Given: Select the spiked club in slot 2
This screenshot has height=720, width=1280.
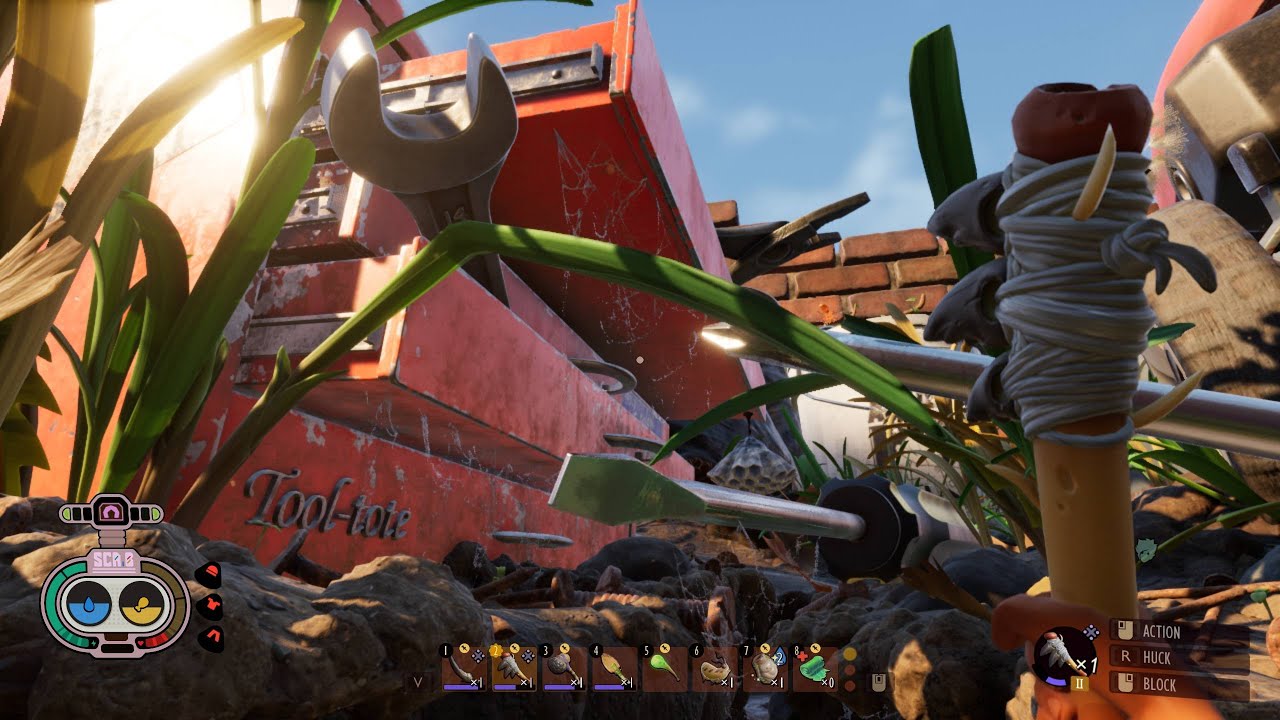Looking at the screenshot, I should pyautogui.click(x=514, y=668).
